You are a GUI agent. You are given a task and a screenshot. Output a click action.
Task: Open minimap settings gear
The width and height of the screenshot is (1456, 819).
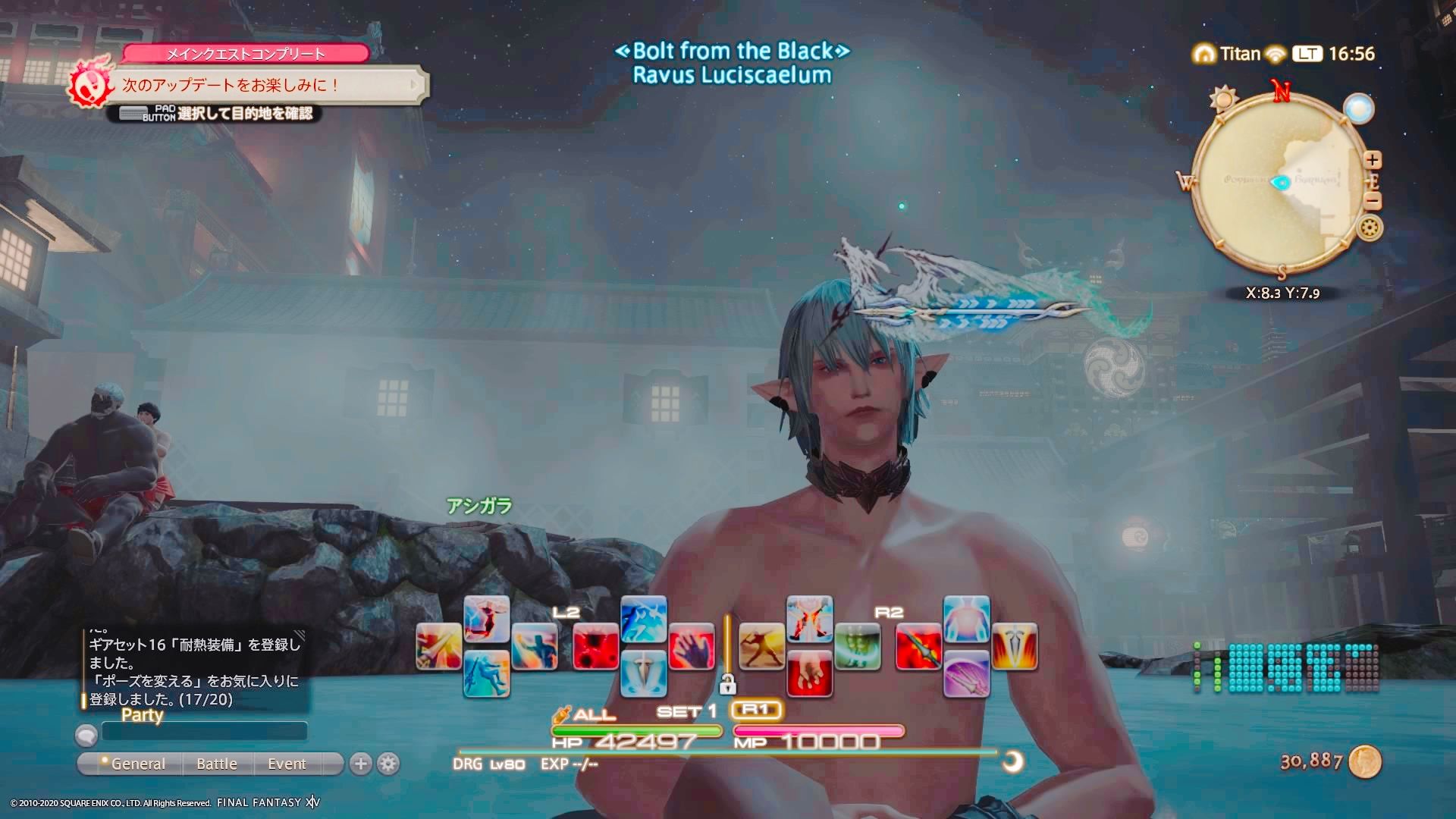pos(1370,227)
